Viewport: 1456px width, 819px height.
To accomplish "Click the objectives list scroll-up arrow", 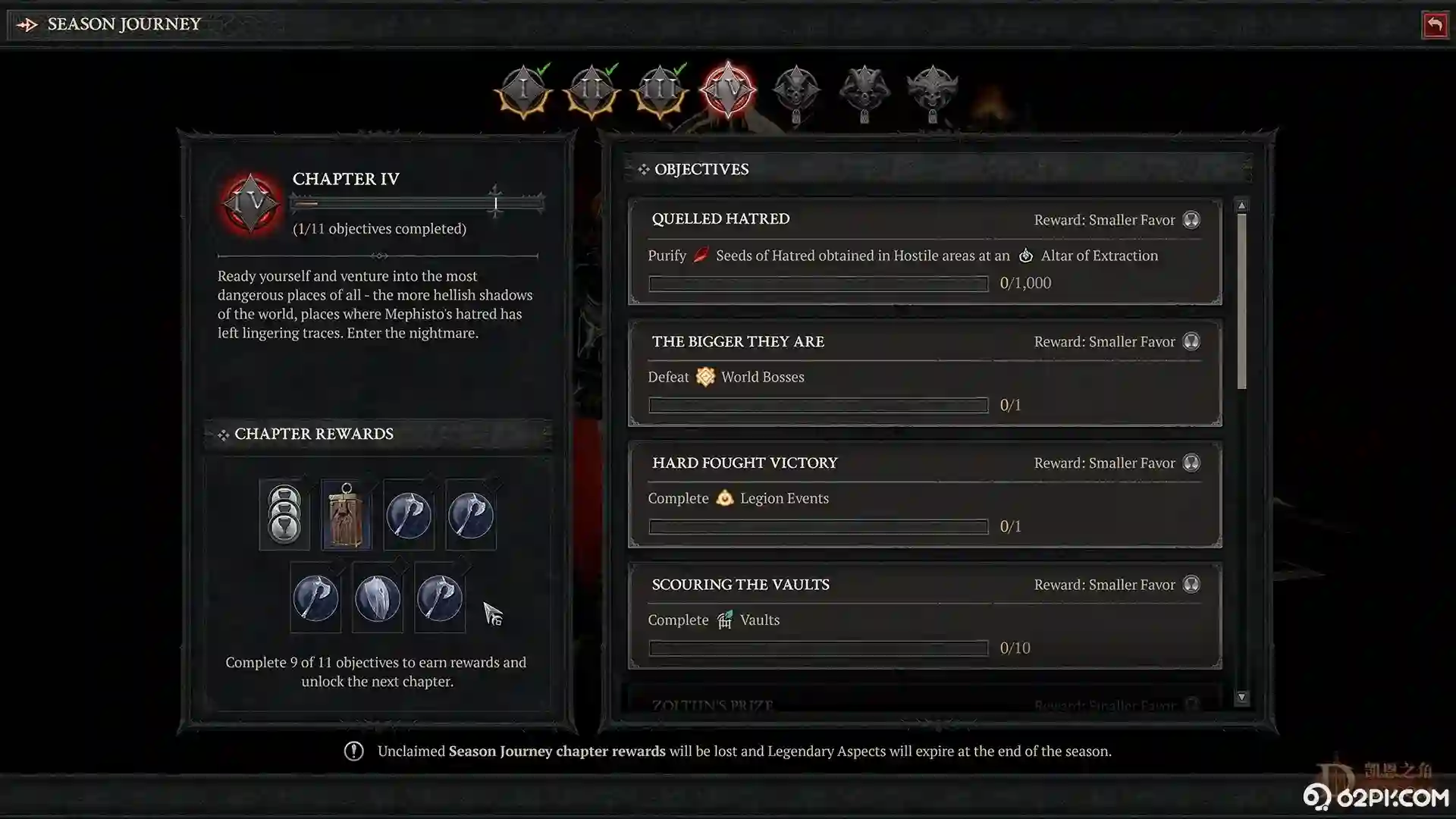I will coord(1241,206).
